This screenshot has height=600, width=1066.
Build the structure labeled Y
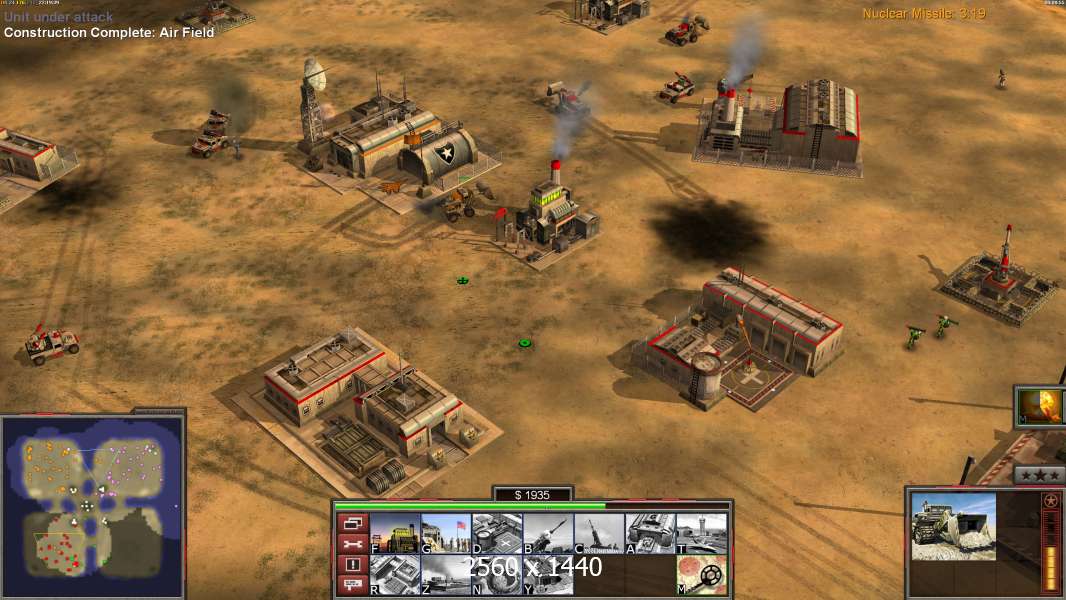point(548,575)
